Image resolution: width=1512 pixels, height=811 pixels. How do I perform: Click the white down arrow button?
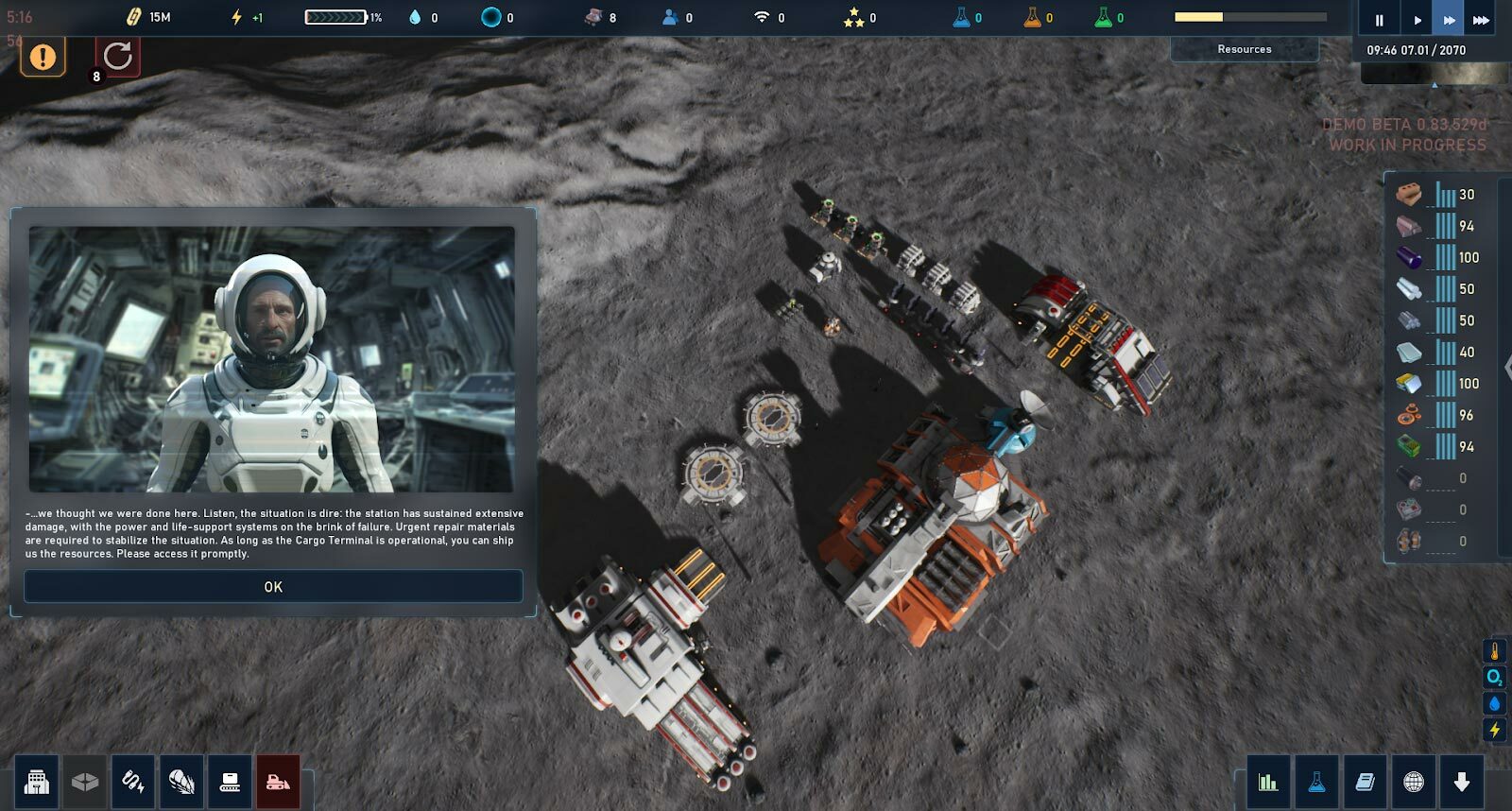pyautogui.click(x=1462, y=782)
